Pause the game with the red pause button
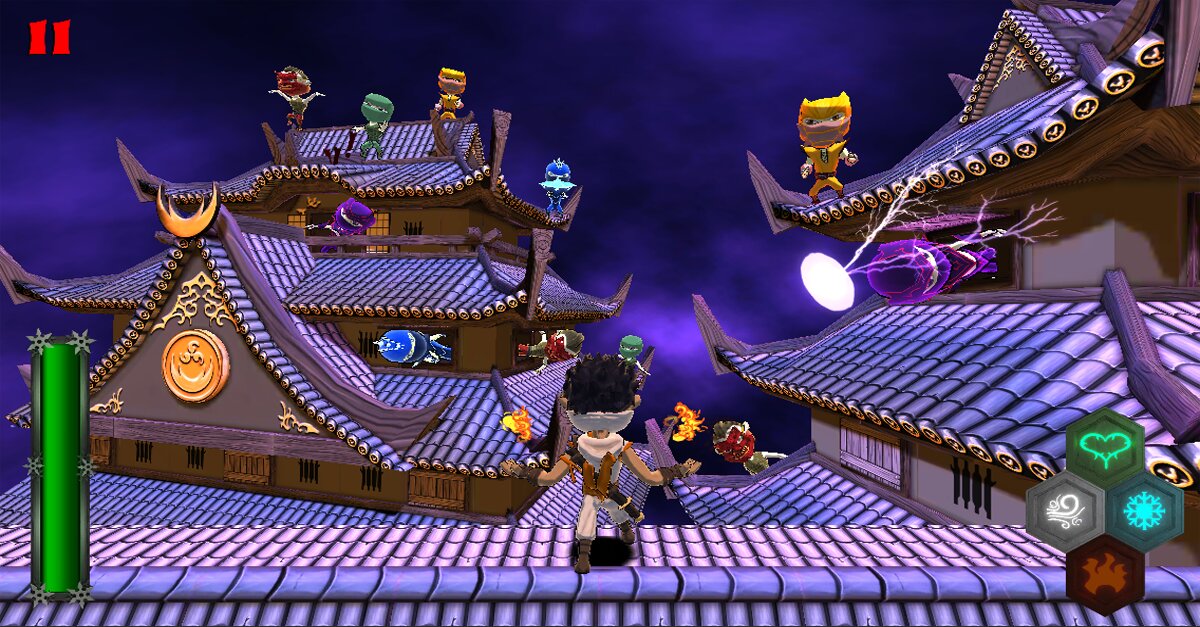This screenshot has height=627, width=1200. (49, 37)
